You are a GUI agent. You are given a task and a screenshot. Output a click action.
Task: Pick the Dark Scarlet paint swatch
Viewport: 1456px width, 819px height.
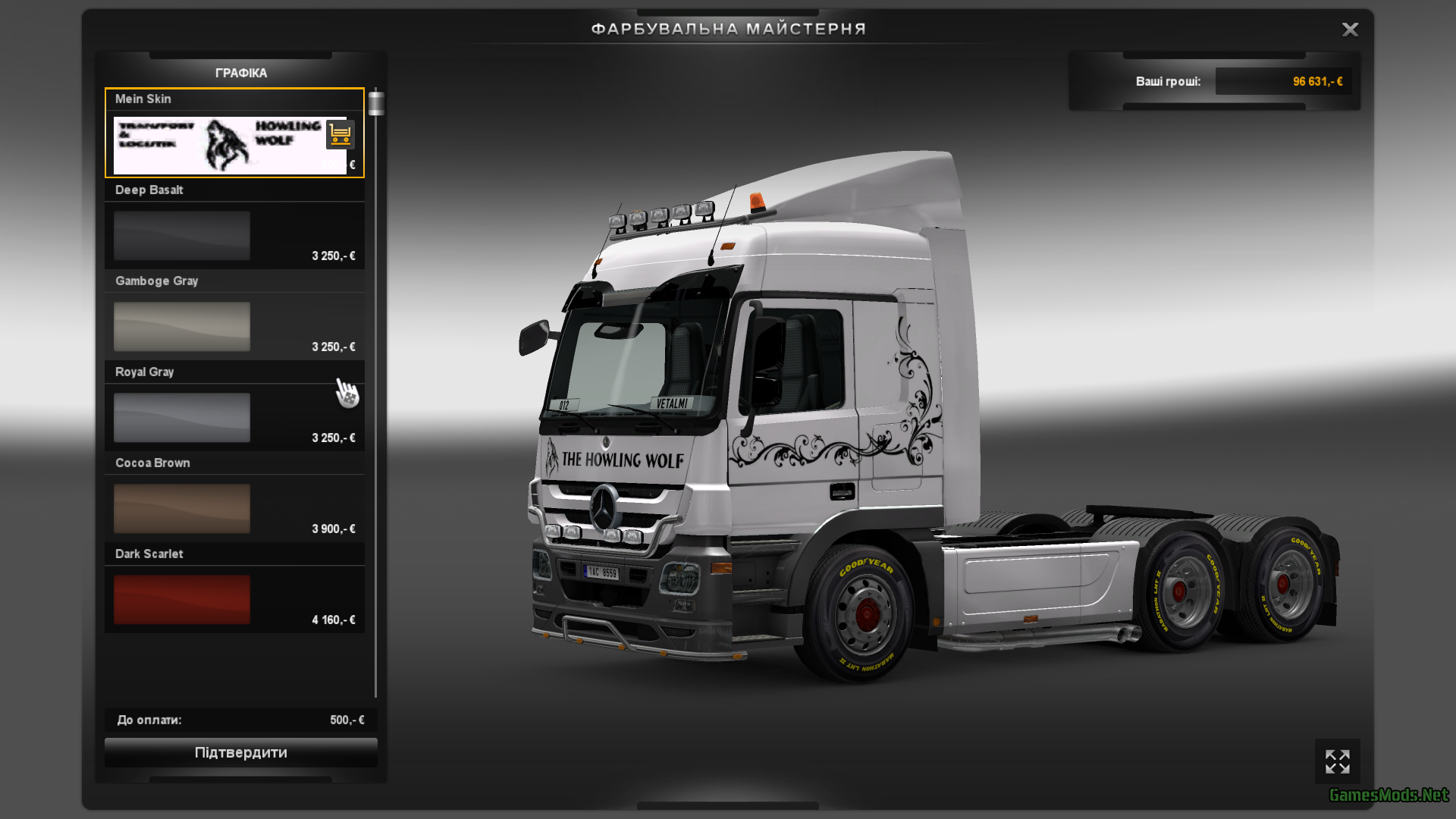pyautogui.click(x=182, y=600)
